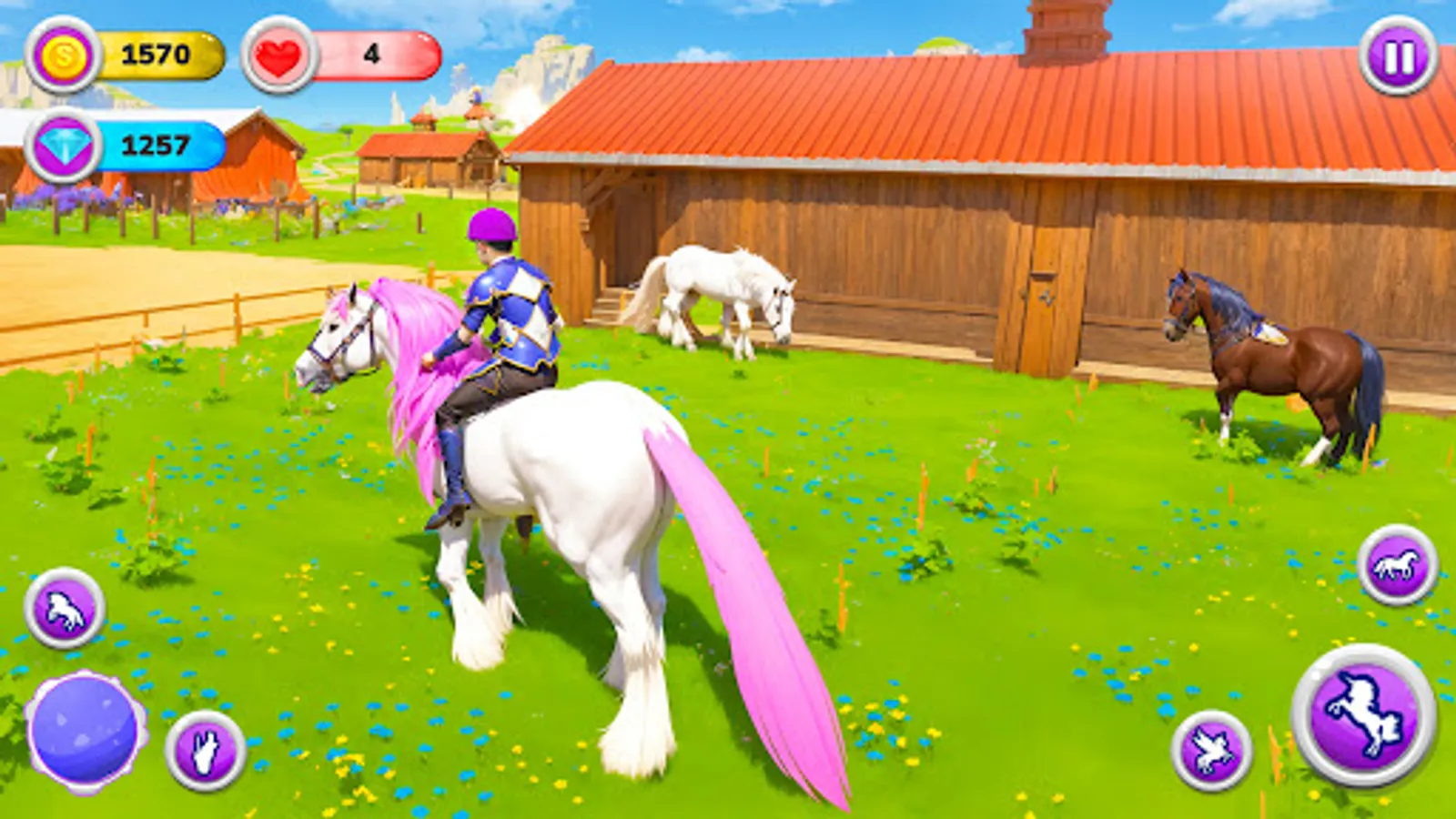1456x819 pixels.
Task: Tap the diamond gem icon
Action: pos(65,142)
